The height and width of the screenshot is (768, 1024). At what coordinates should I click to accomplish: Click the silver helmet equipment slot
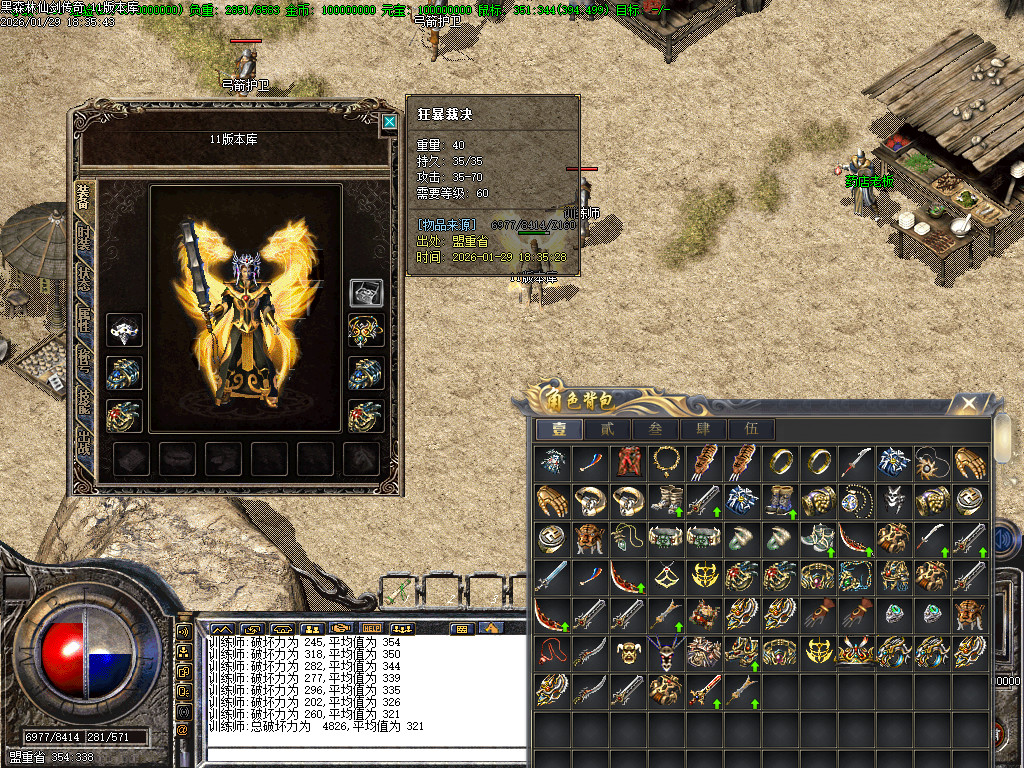coord(124,330)
